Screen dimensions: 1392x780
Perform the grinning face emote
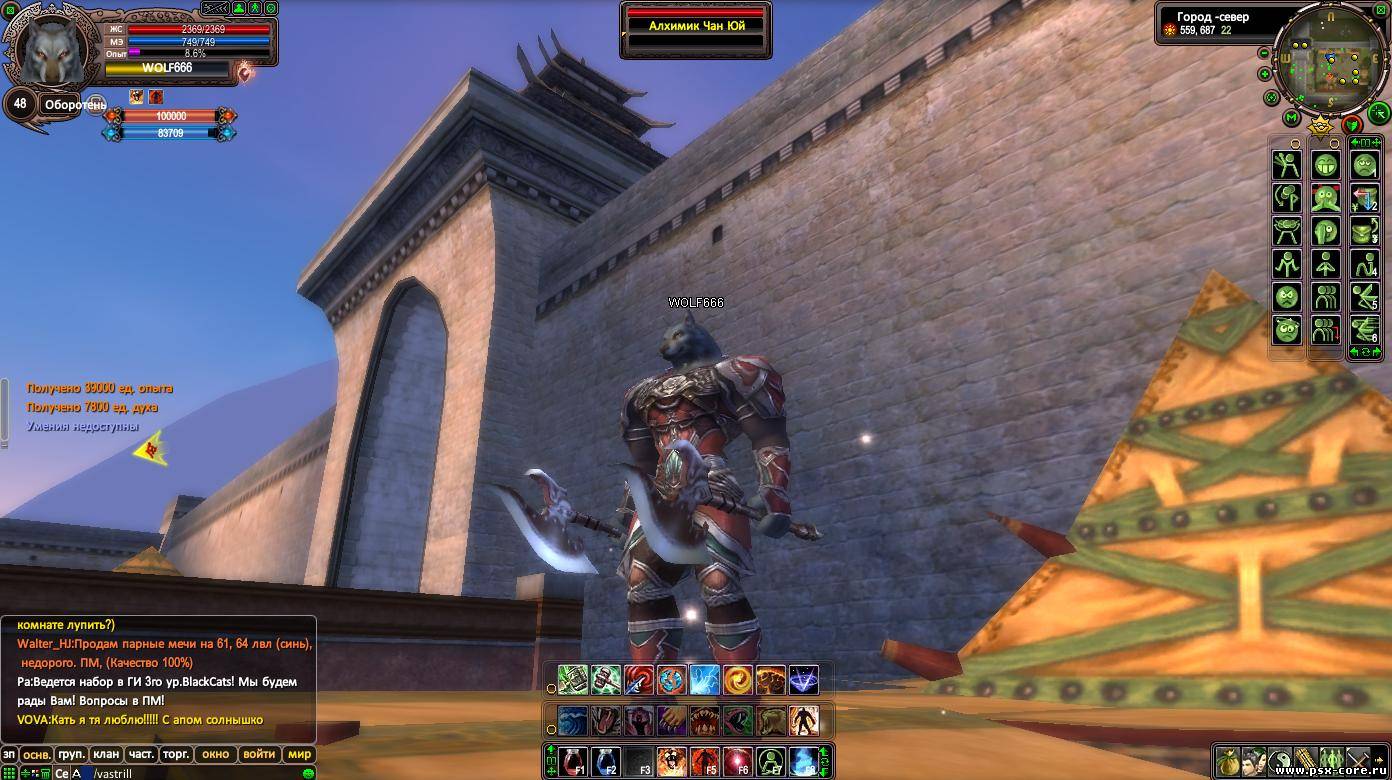point(1326,165)
